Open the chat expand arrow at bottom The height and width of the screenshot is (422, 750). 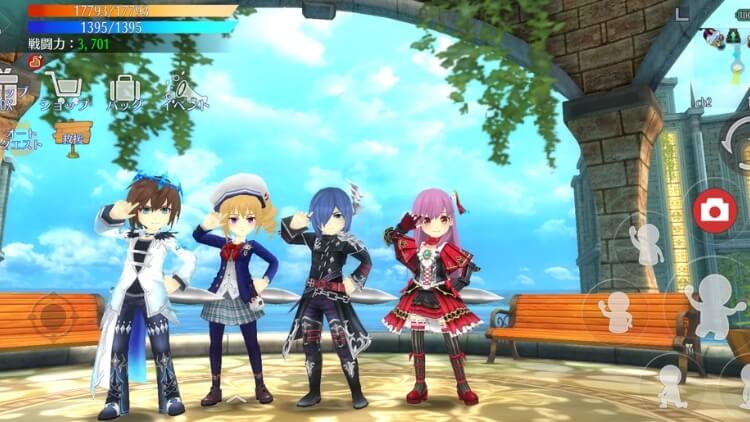pyautogui.click(x=236, y=399)
